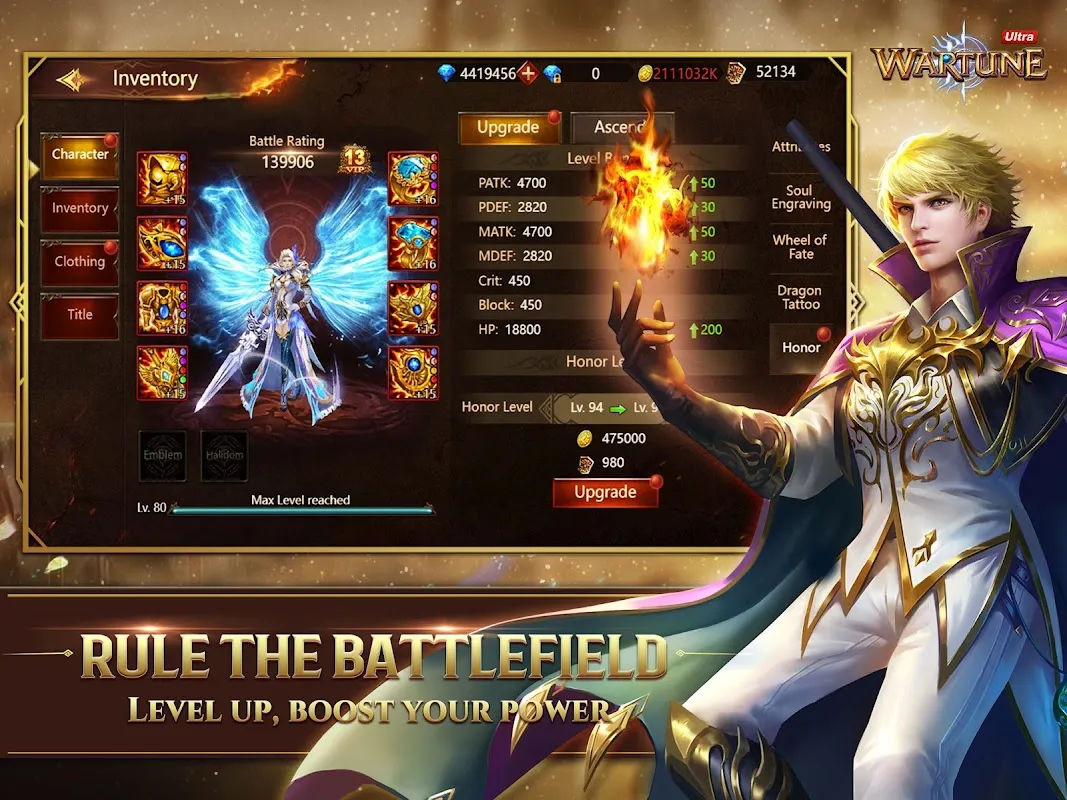The width and height of the screenshot is (1067, 800).
Task: Open the Inventory side tab
Action: [x=80, y=208]
